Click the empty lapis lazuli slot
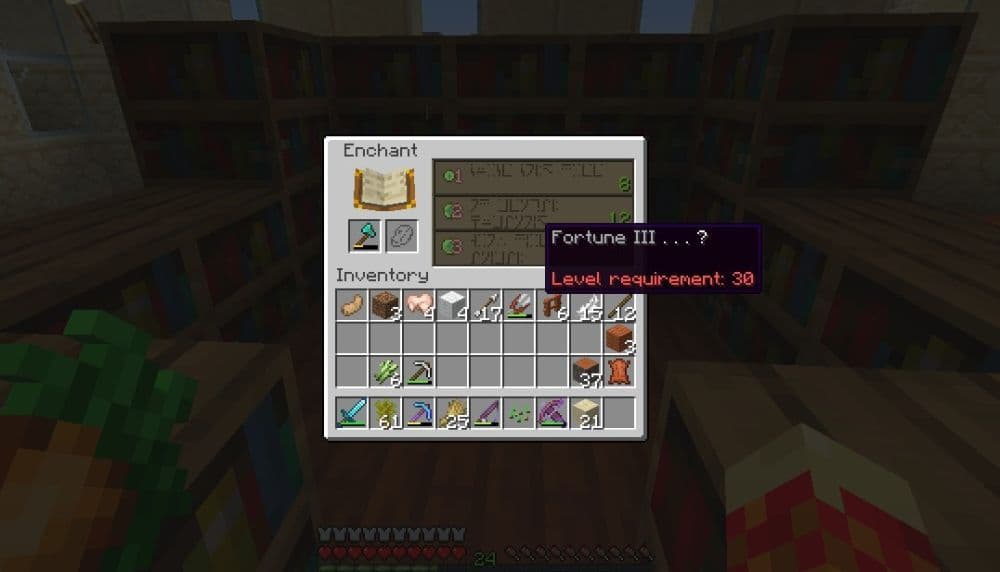 (401, 236)
